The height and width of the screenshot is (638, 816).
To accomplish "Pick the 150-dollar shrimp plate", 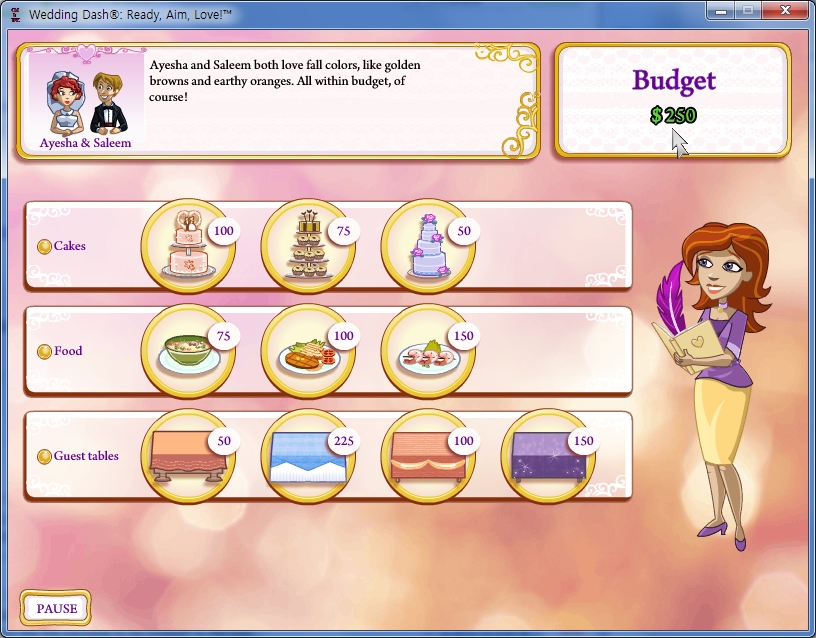I will (x=427, y=352).
